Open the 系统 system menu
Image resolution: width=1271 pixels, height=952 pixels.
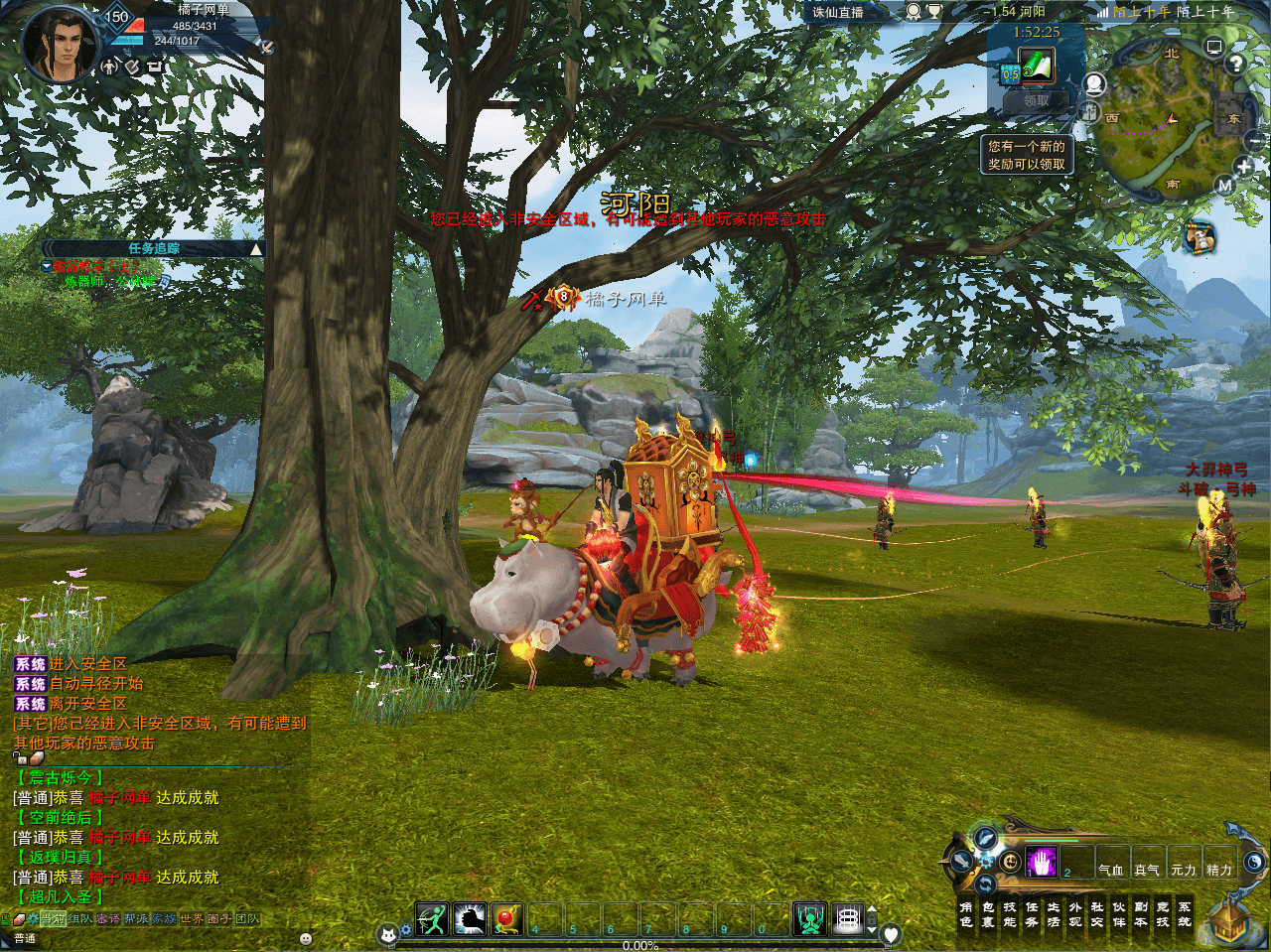(x=1185, y=914)
